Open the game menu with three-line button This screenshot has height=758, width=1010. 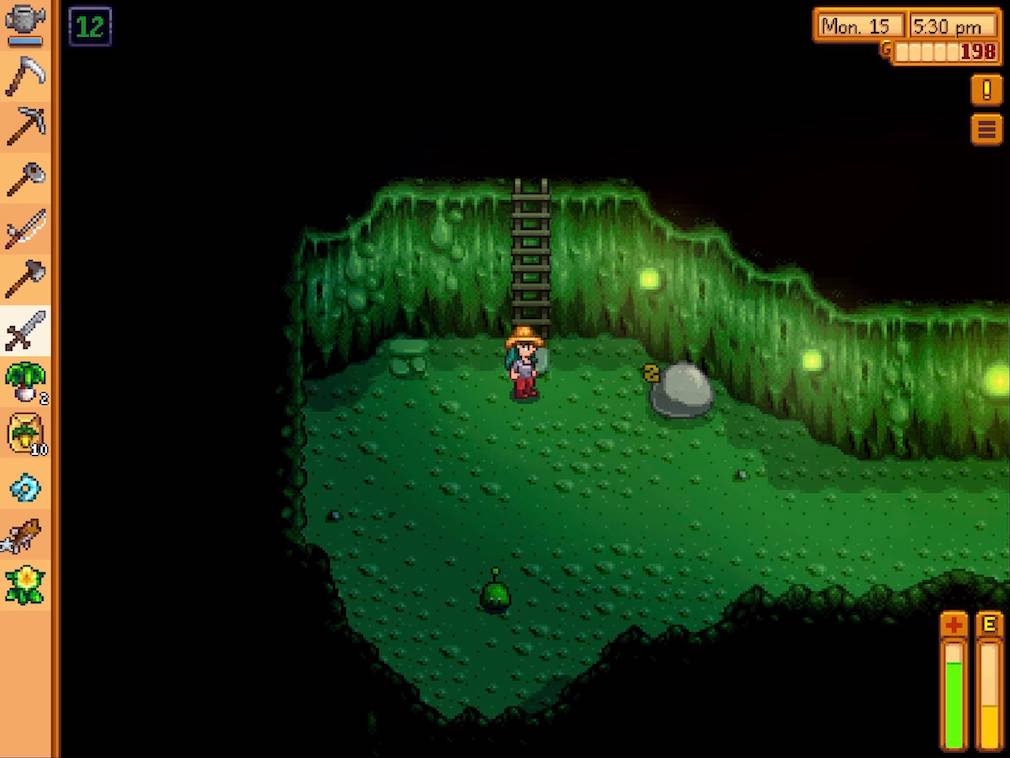986,129
